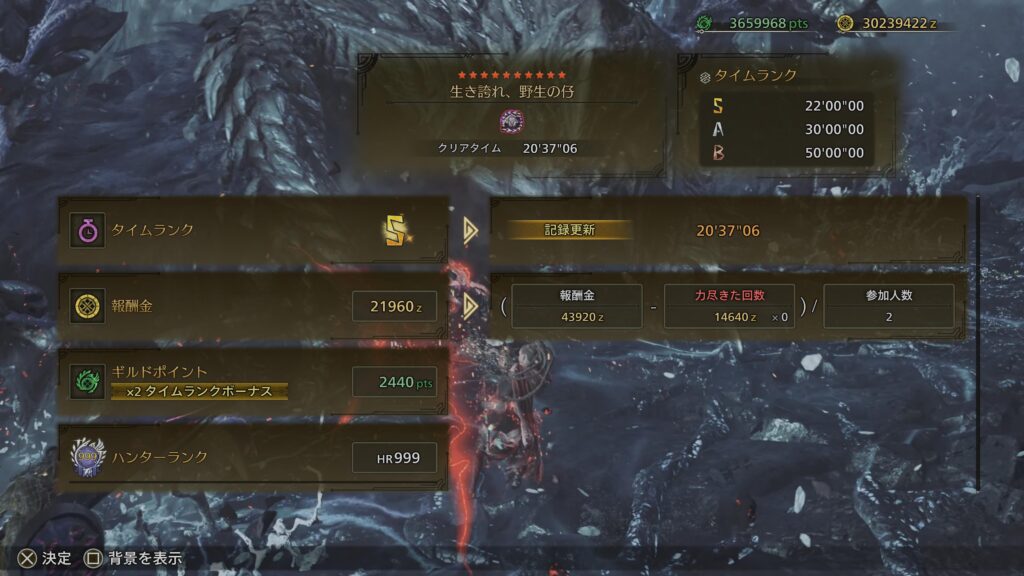Select the 報酬金 reward money row

[x=254, y=306]
